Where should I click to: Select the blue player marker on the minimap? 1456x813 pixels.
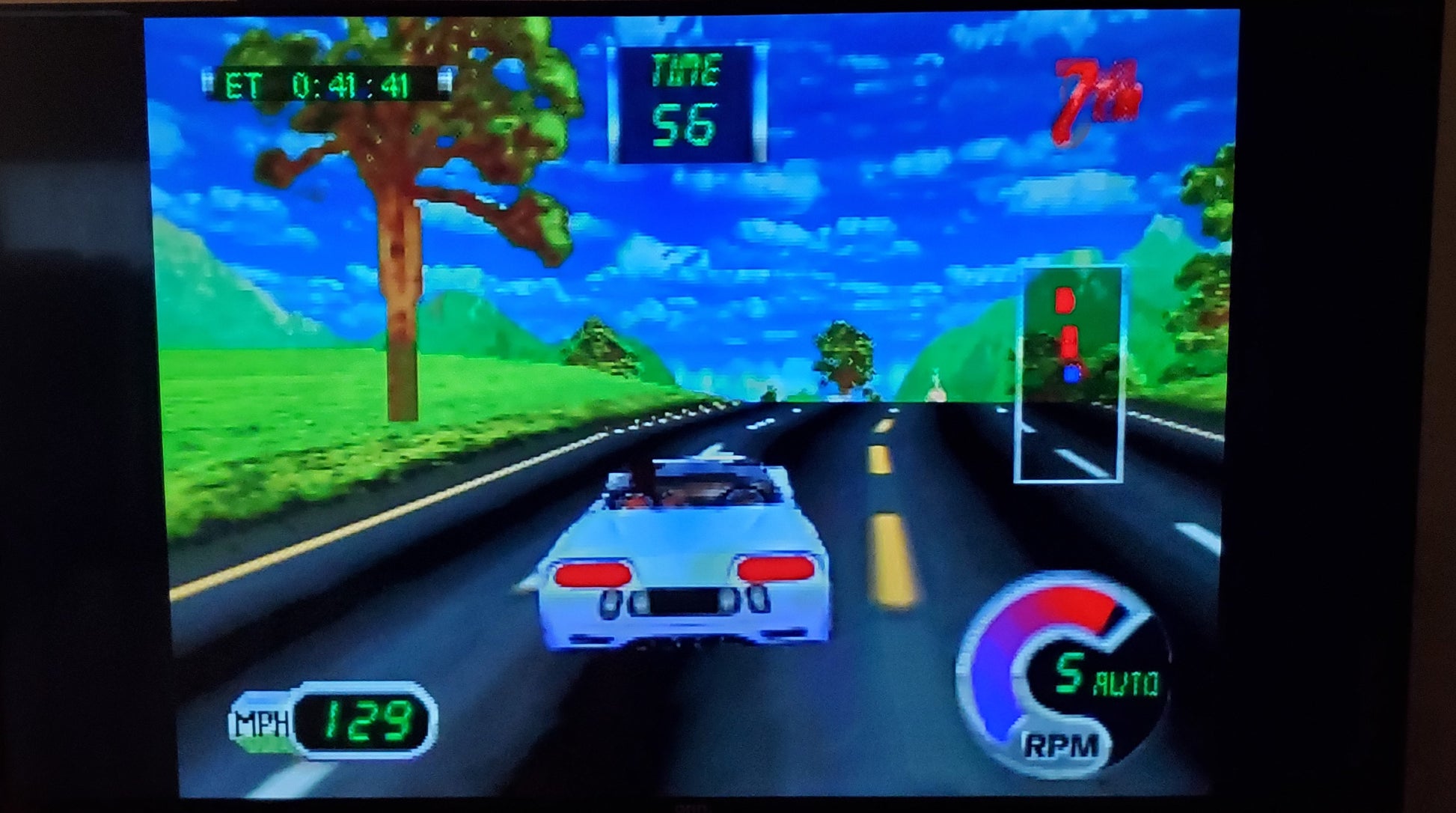[x=1072, y=374]
